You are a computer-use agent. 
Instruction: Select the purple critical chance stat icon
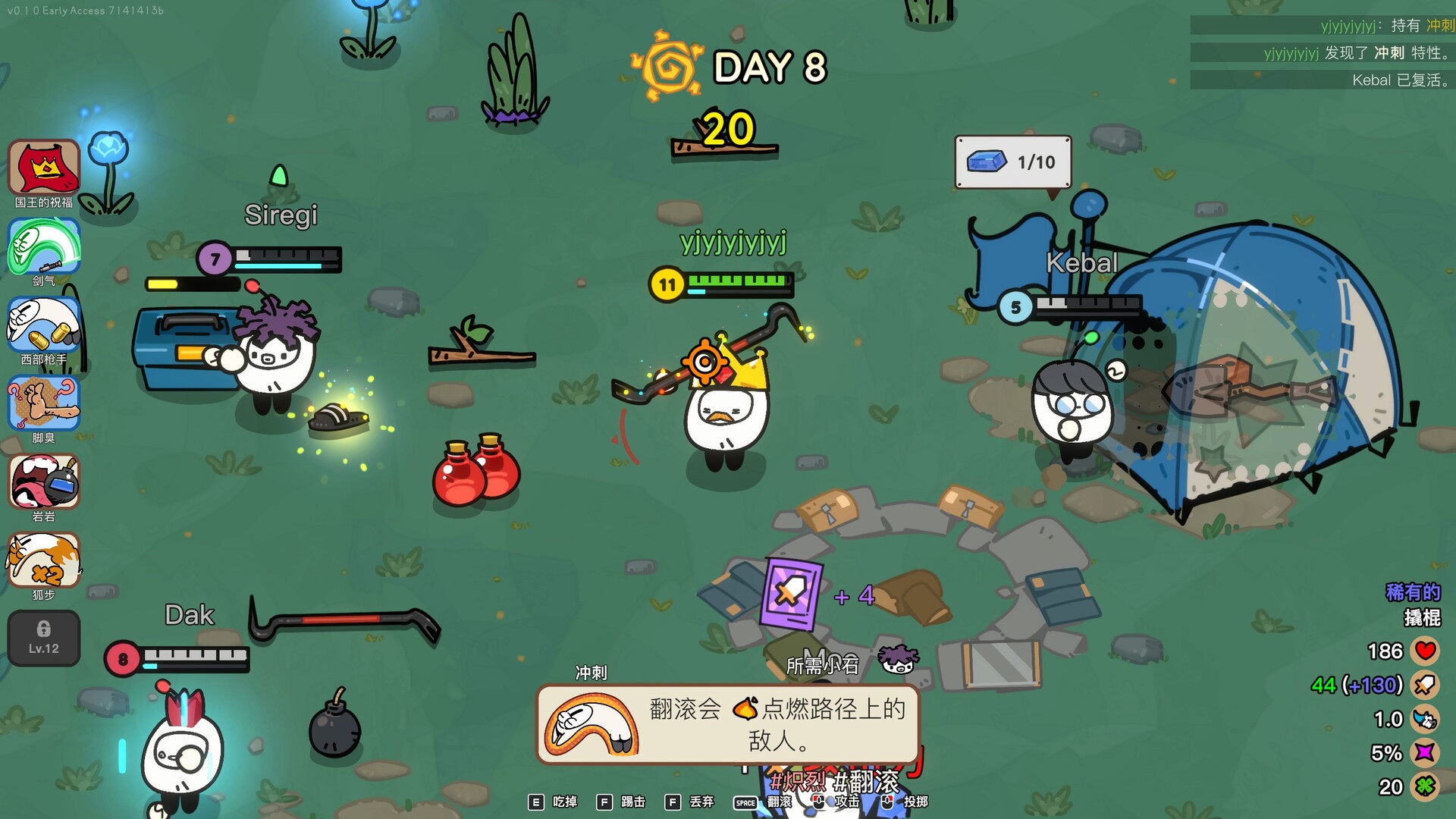pos(1426,752)
